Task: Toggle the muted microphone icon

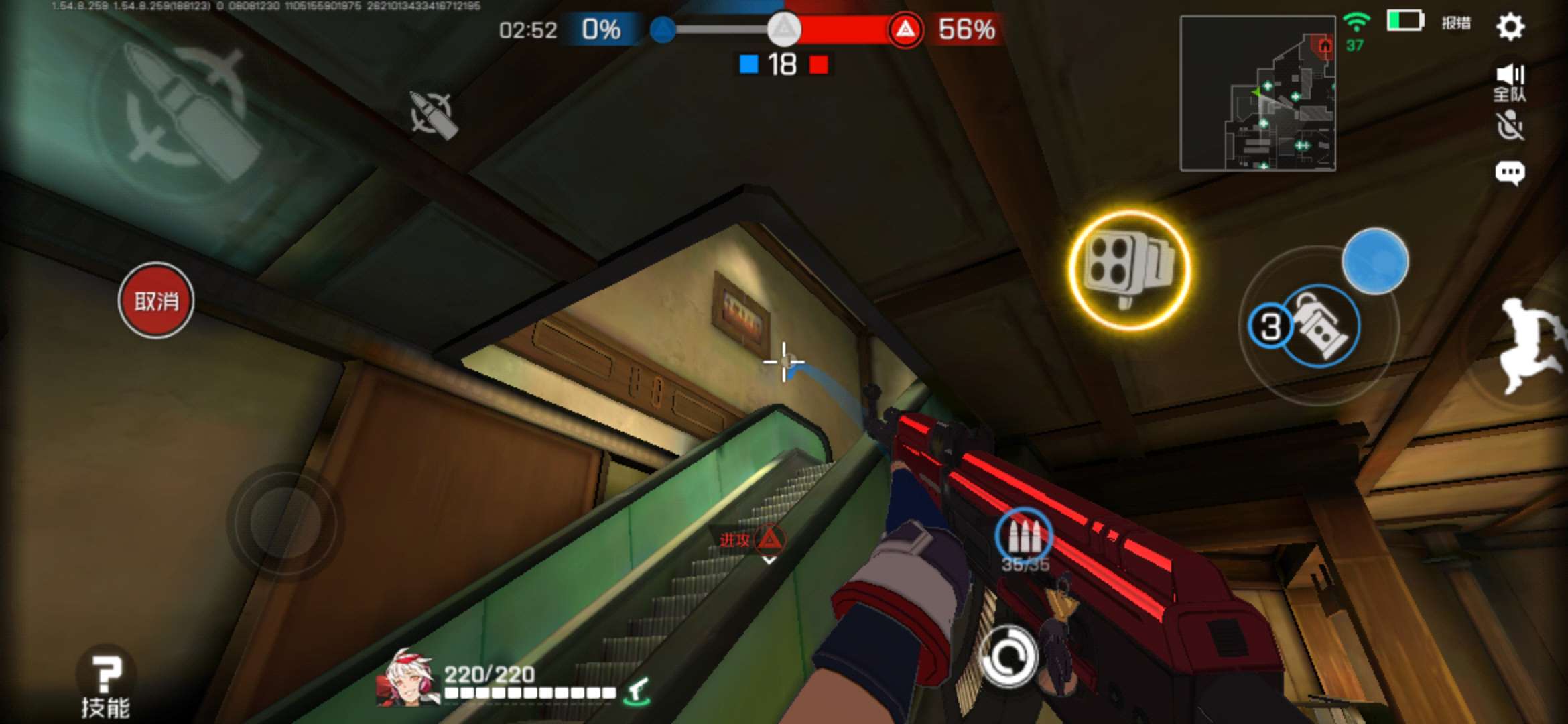Action: 1510,126
